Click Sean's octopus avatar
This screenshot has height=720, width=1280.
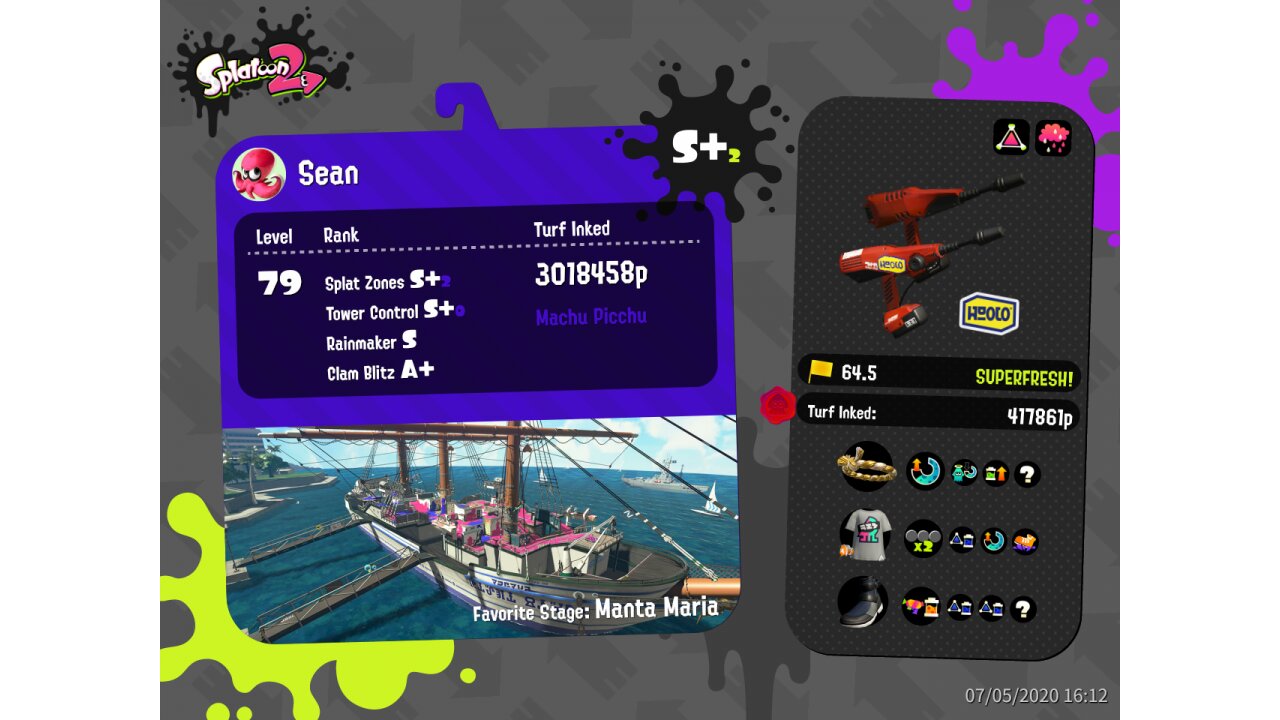[259, 174]
